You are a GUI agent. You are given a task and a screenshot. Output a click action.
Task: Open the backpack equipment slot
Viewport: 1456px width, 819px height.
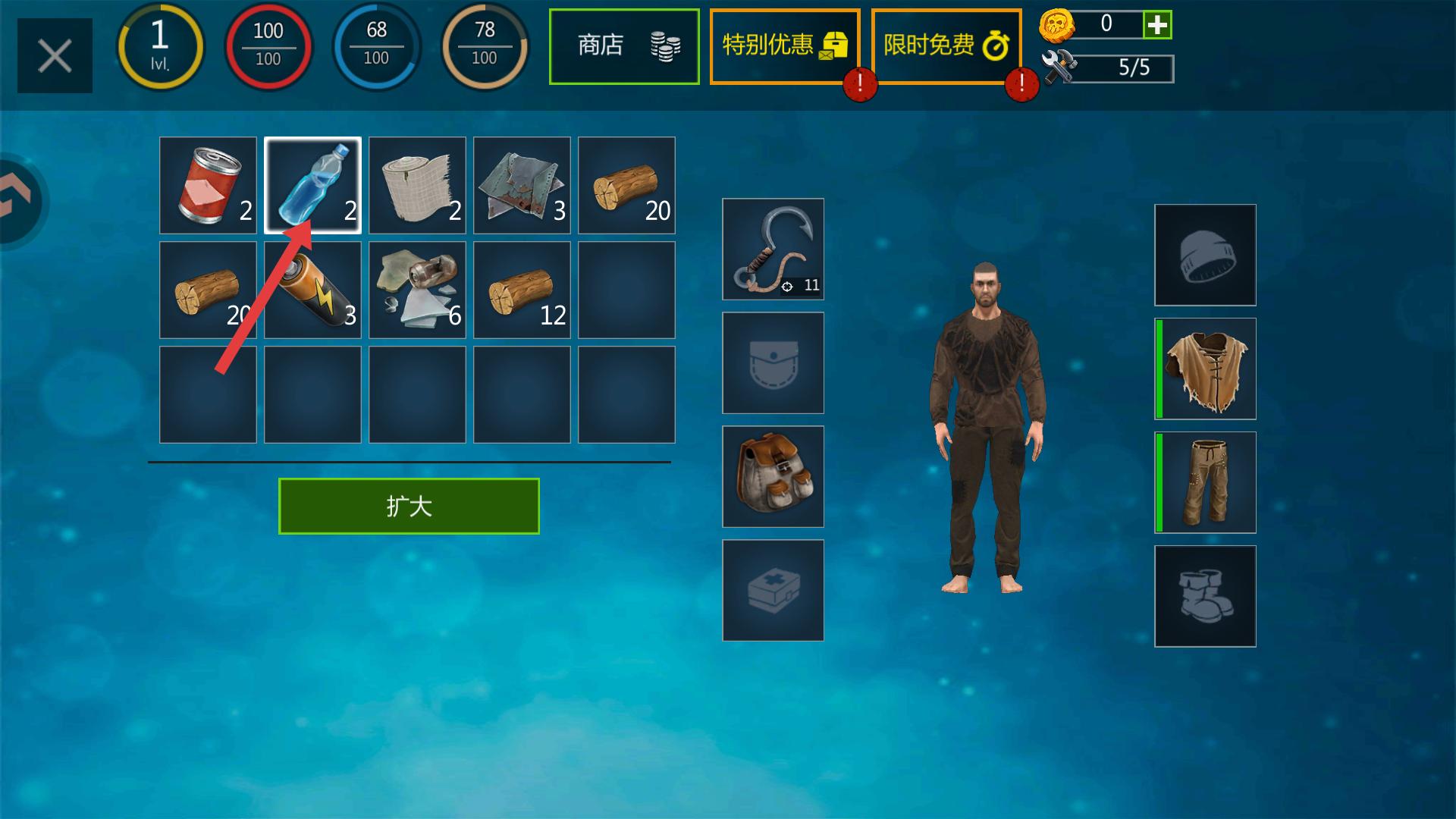point(773,476)
